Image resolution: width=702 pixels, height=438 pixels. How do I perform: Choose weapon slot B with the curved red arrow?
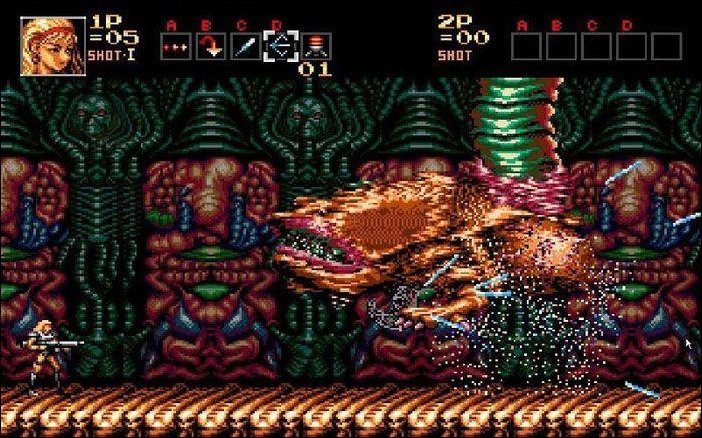209,47
